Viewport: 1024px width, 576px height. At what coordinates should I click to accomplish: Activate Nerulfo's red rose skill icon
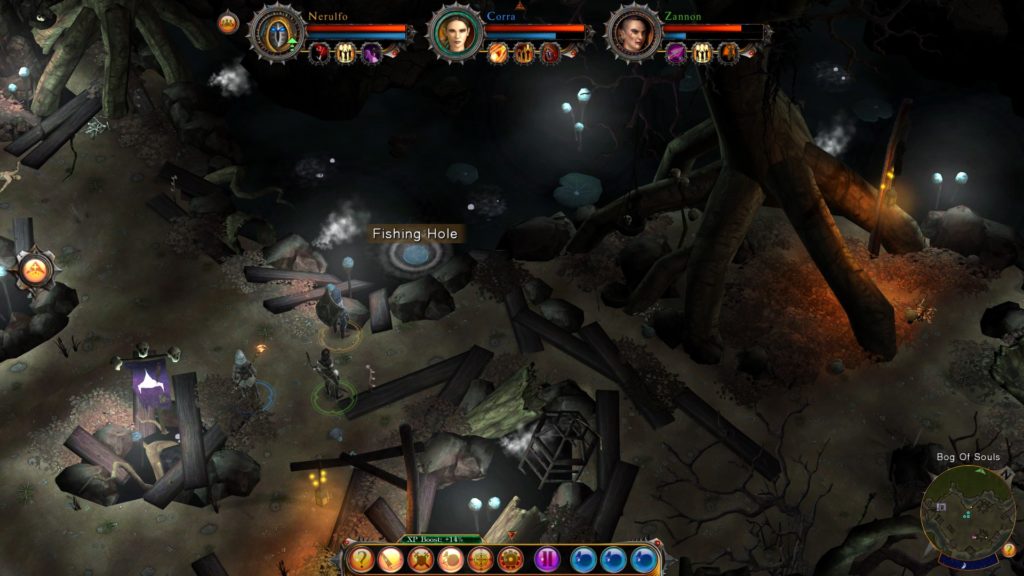(x=321, y=53)
